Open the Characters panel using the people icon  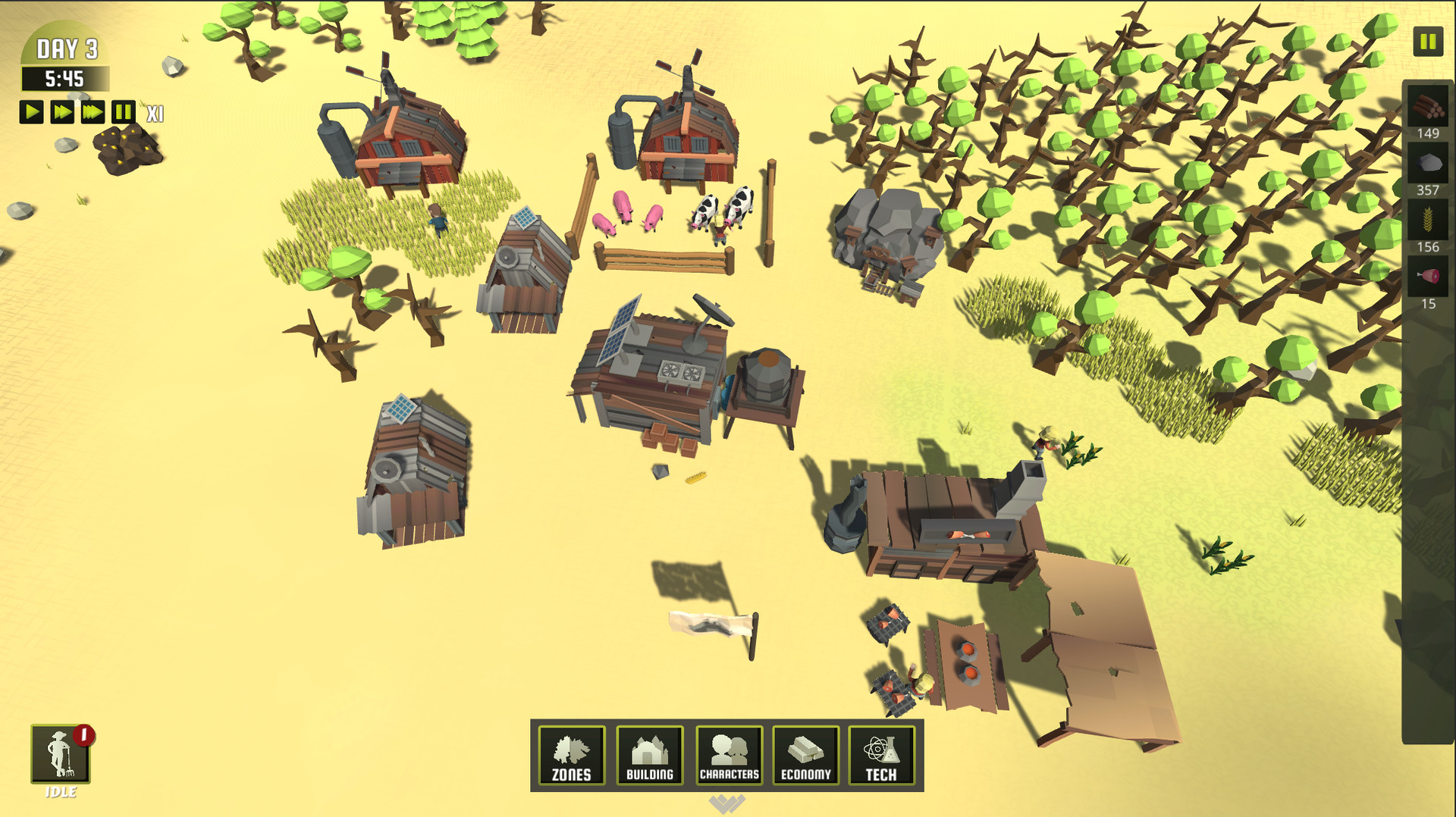tap(728, 756)
